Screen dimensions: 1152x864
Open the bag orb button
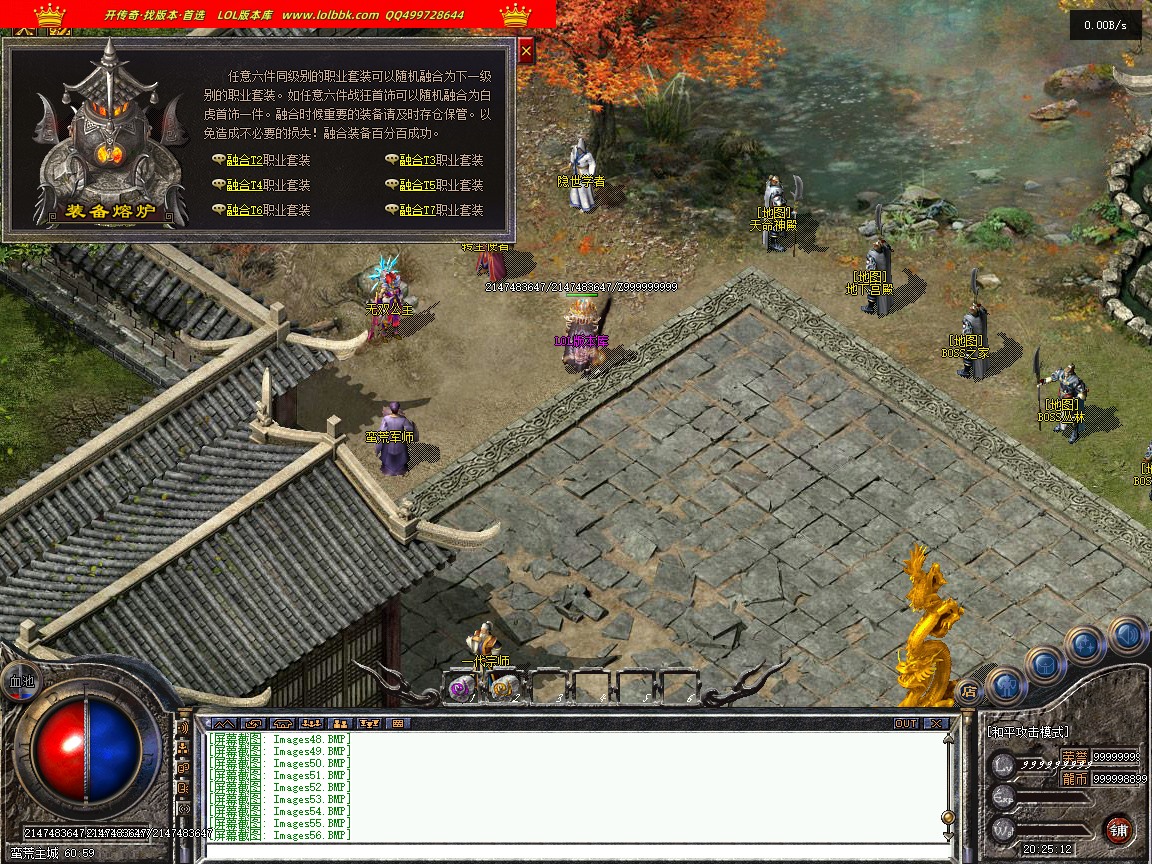coord(1045,665)
